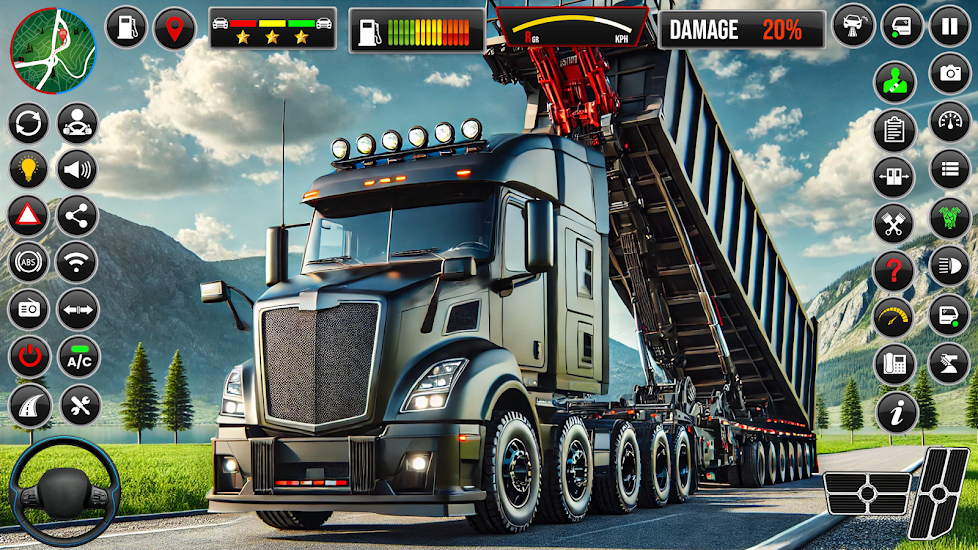
Task: Sound the horn with the speaker button
Action: [77, 169]
